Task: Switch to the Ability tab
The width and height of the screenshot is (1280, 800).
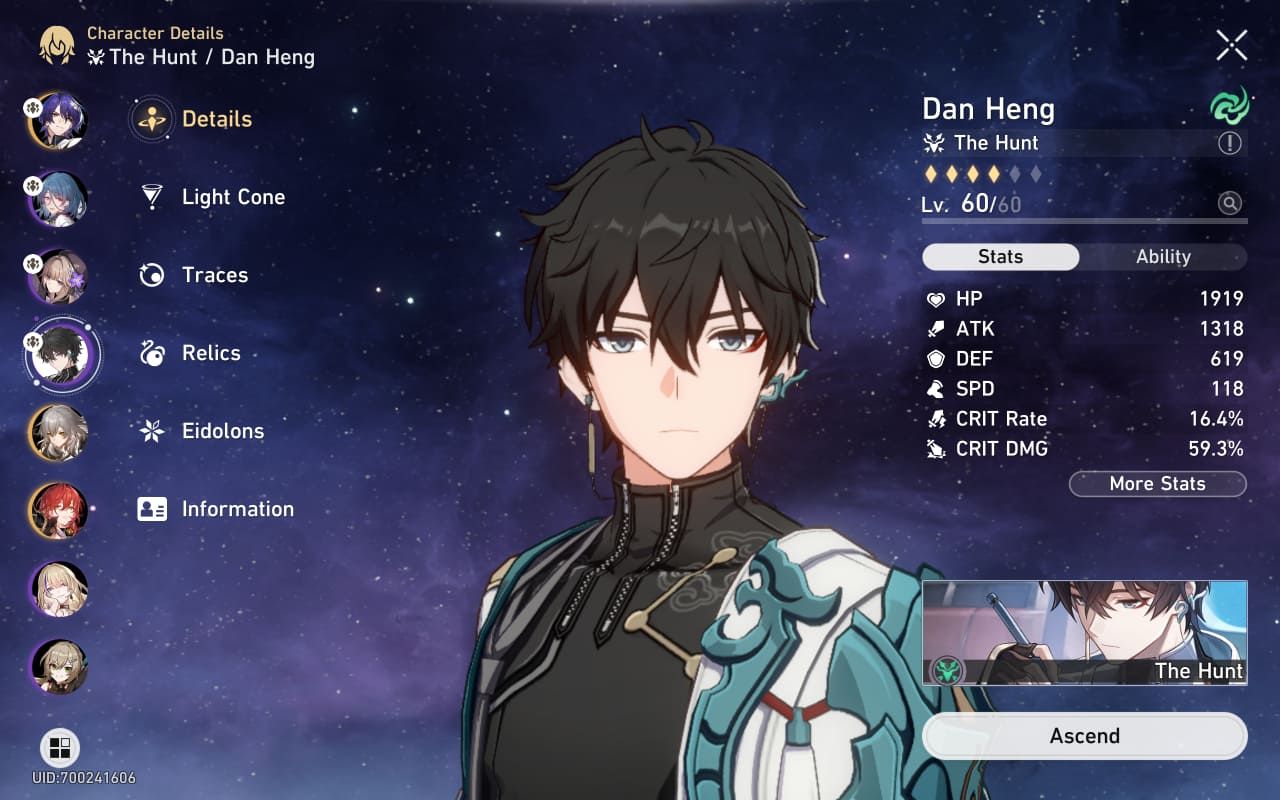Action: 1163,257
